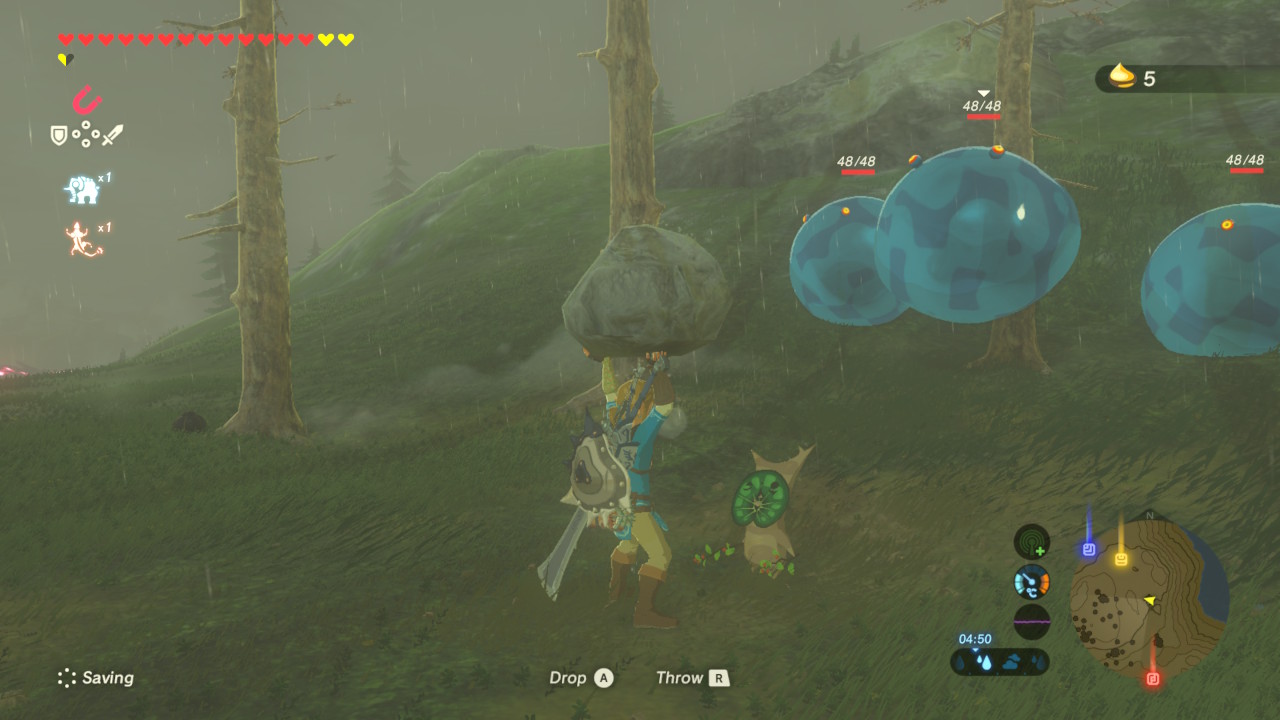This screenshot has width=1280, height=720.
Task: Activate the blue elephant champion ability
Action: (x=82, y=188)
